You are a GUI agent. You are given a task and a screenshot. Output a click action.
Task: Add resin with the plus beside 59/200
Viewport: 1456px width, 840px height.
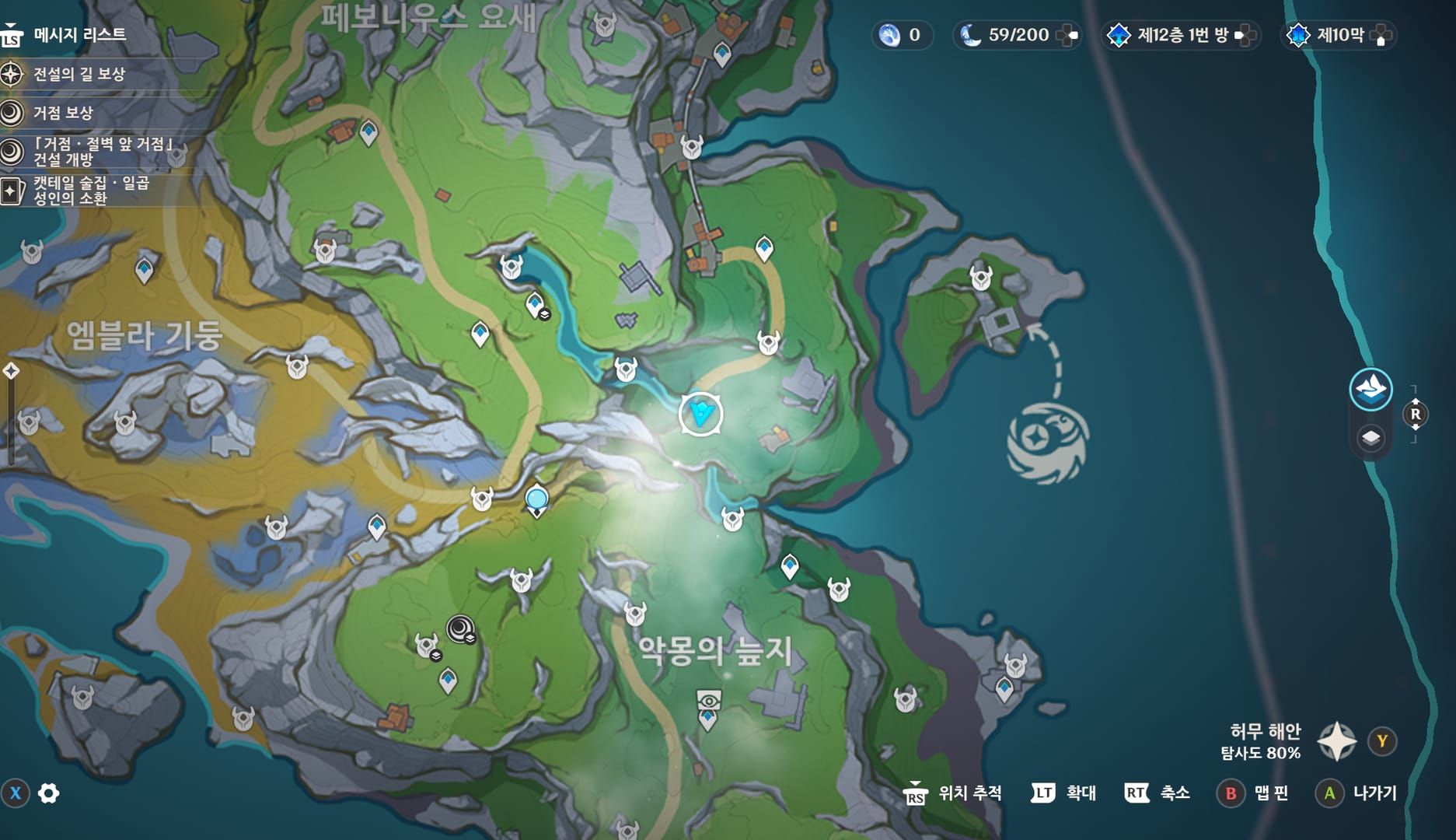click(1070, 35)
